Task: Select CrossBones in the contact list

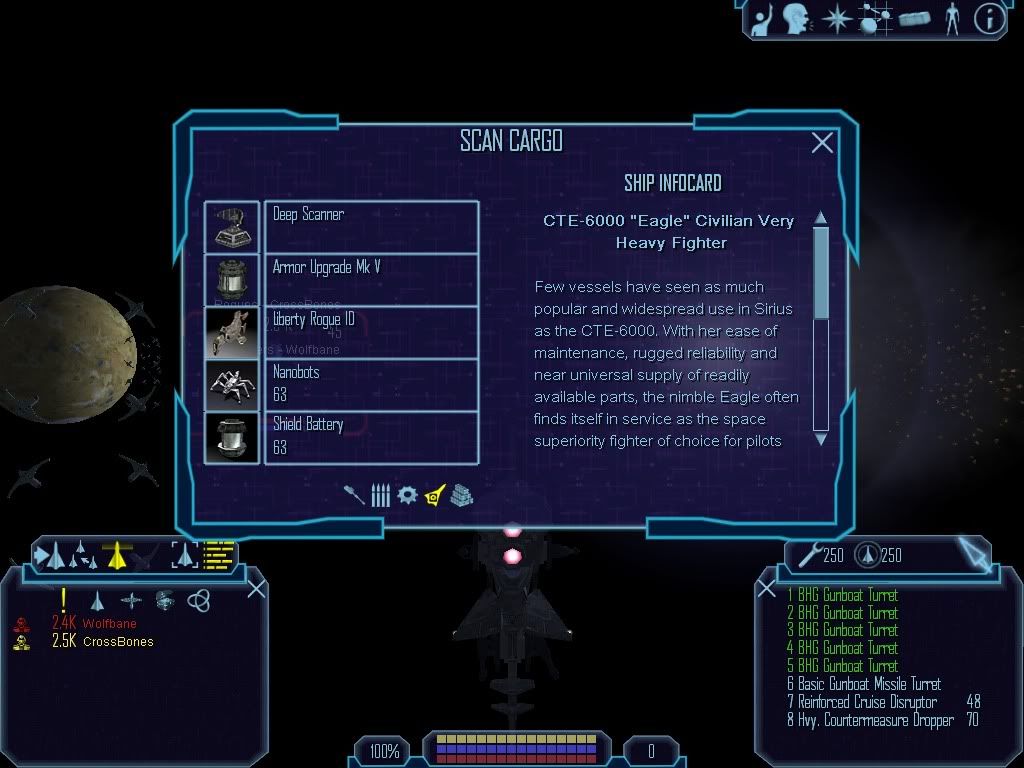Action: pyautogui.click(x=117, y=642)
